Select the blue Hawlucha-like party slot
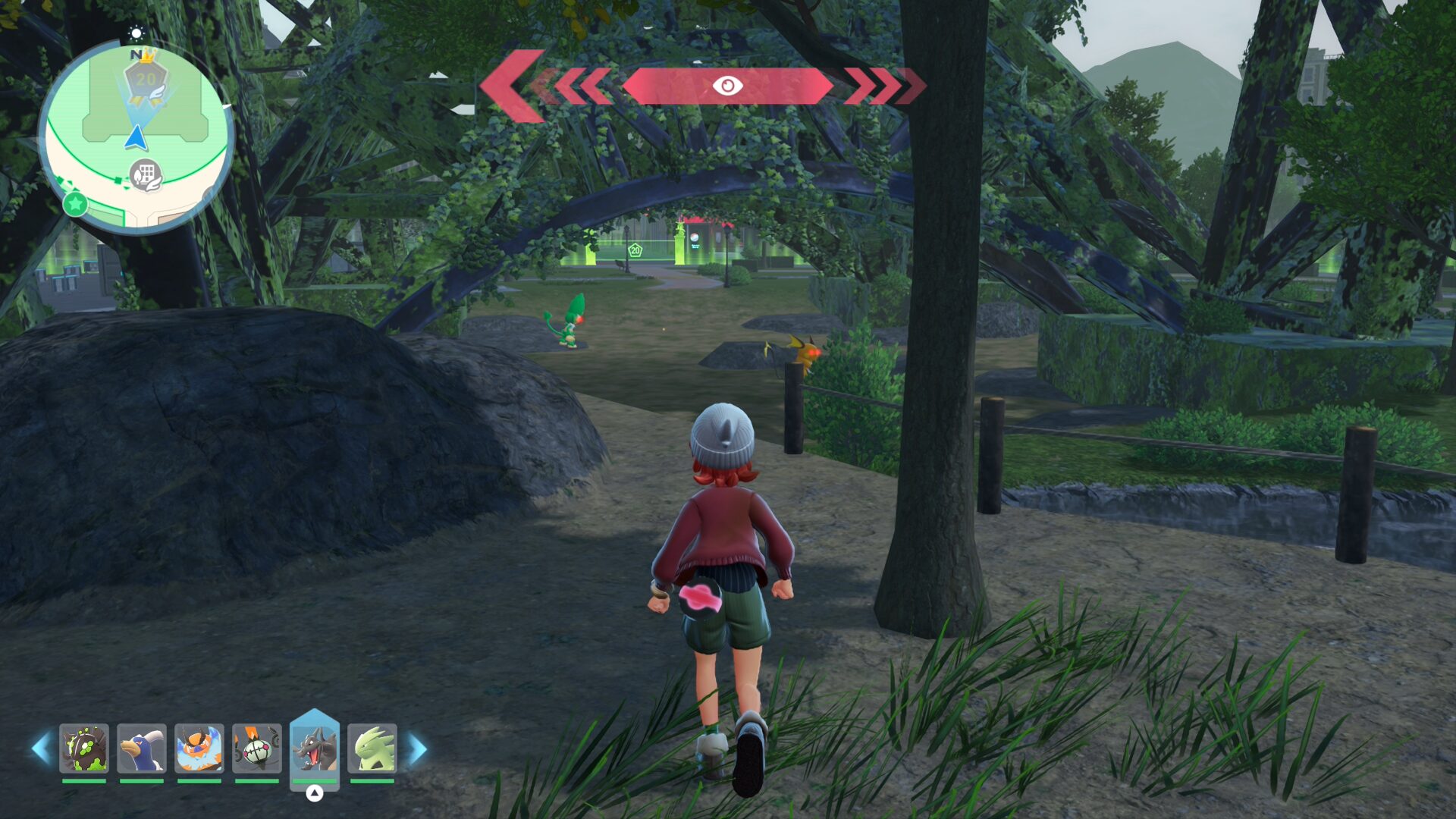The width and height of the screenshot is (1456, 819). point(142,748)
